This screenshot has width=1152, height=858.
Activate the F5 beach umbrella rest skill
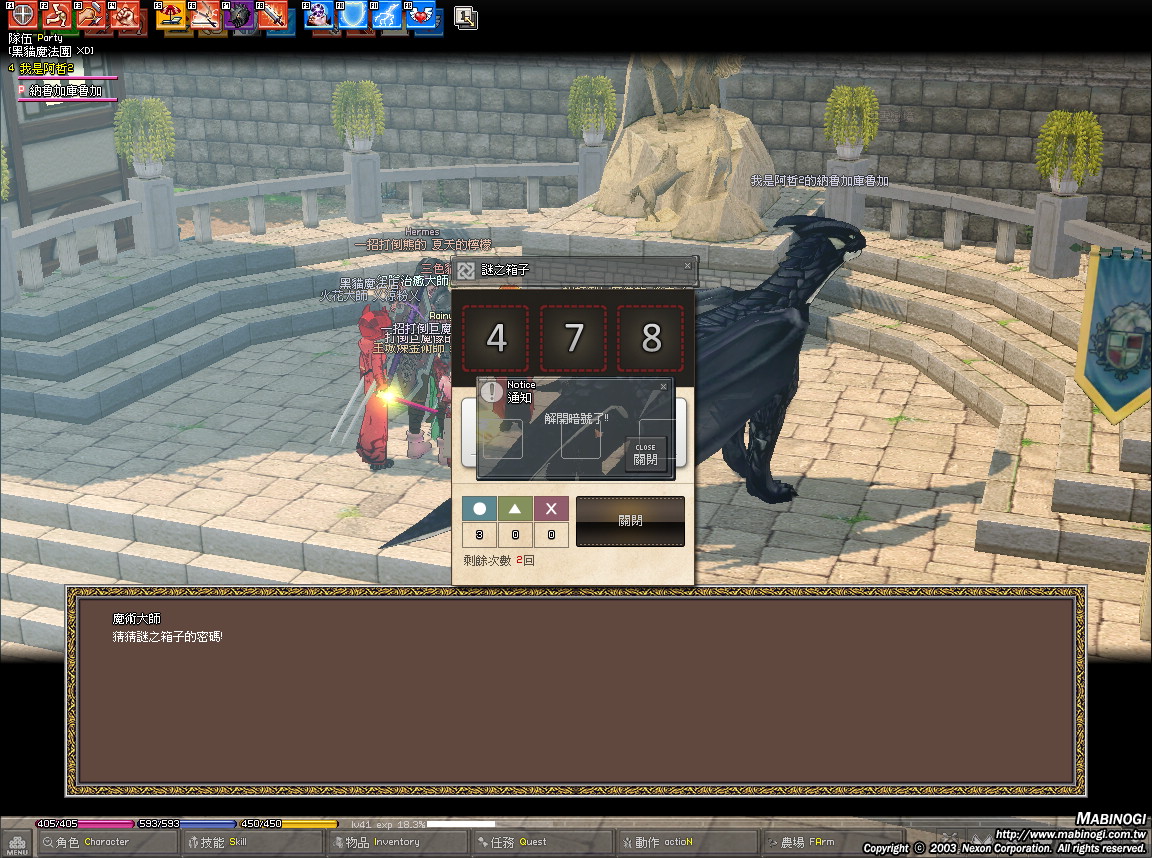click(171, 16)
